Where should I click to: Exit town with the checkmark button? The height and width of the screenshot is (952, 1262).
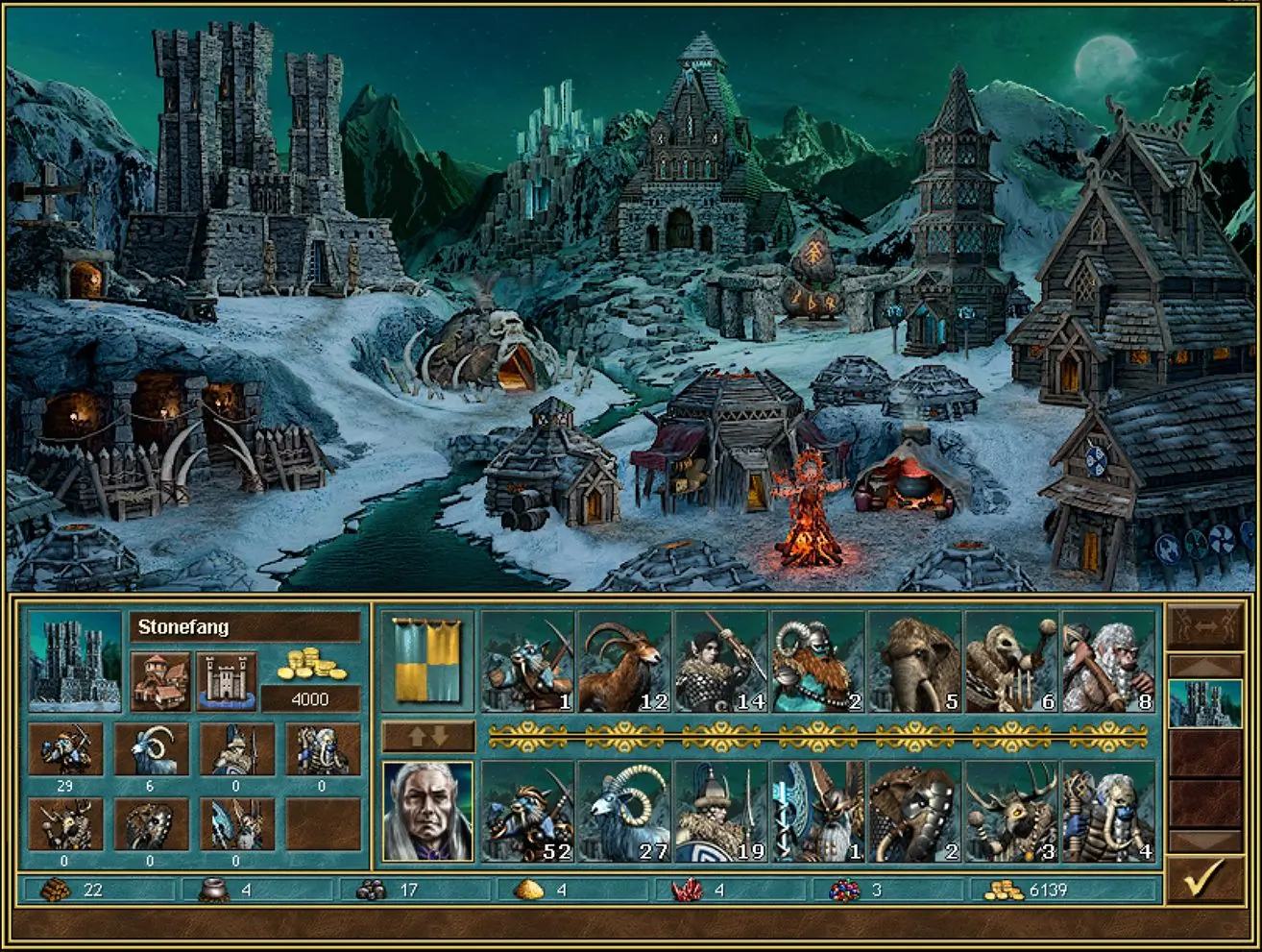coord(1204,877)
